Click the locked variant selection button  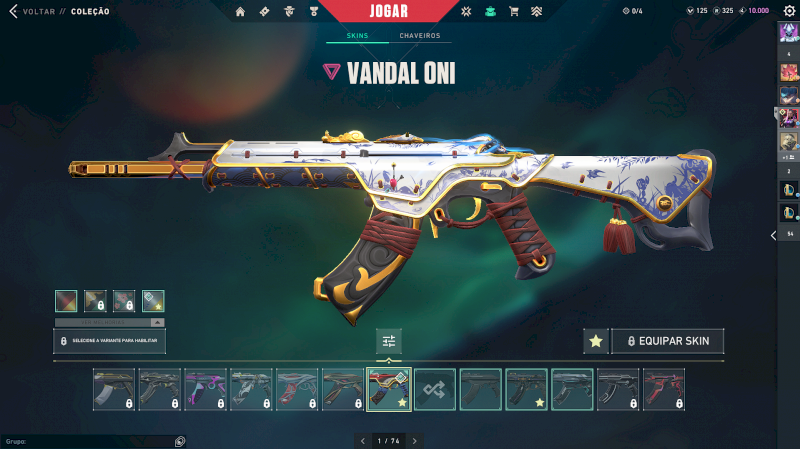(109, 341)
